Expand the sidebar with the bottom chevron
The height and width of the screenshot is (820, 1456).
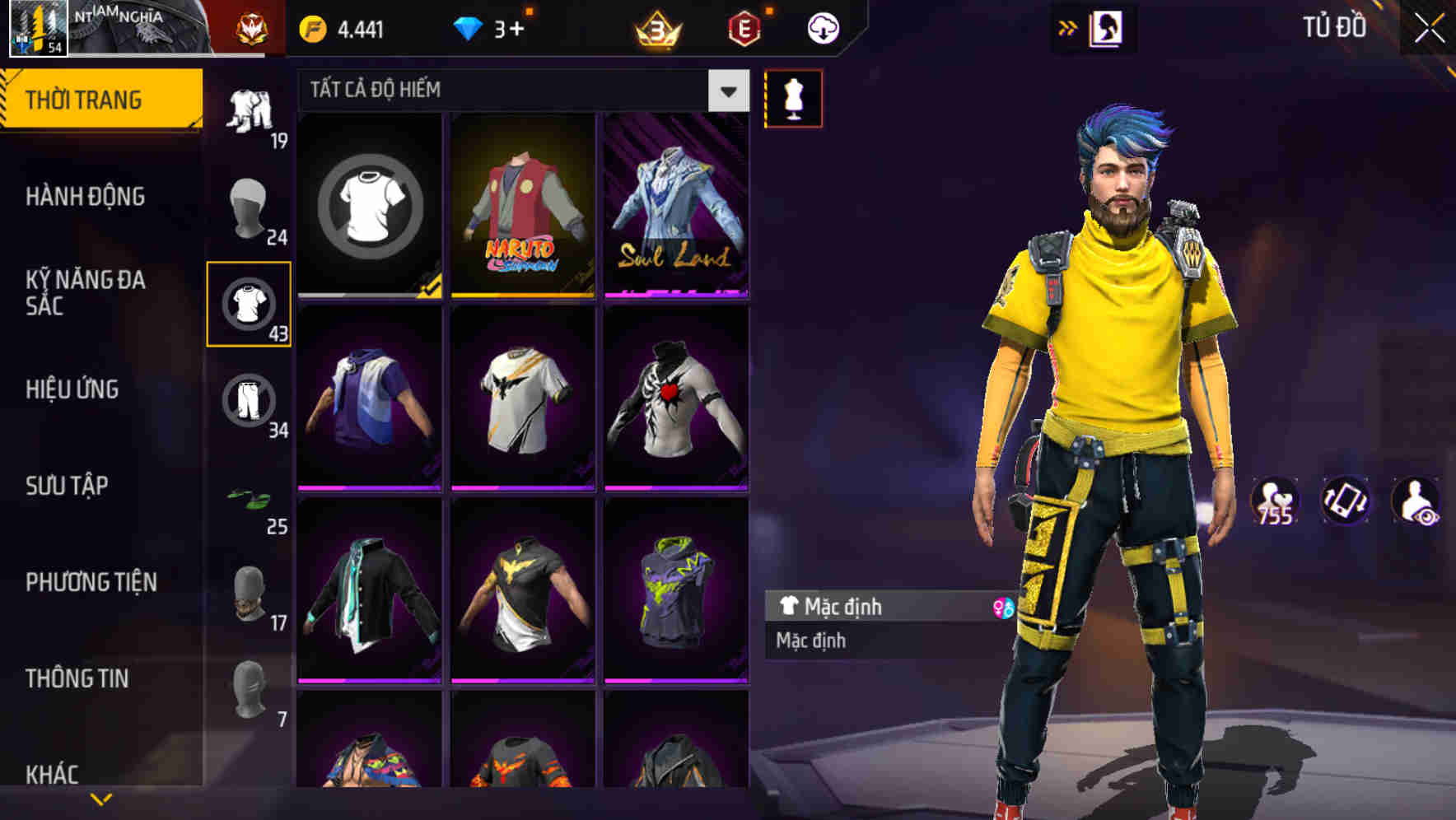pyautogui.click(x=100, y=797)
